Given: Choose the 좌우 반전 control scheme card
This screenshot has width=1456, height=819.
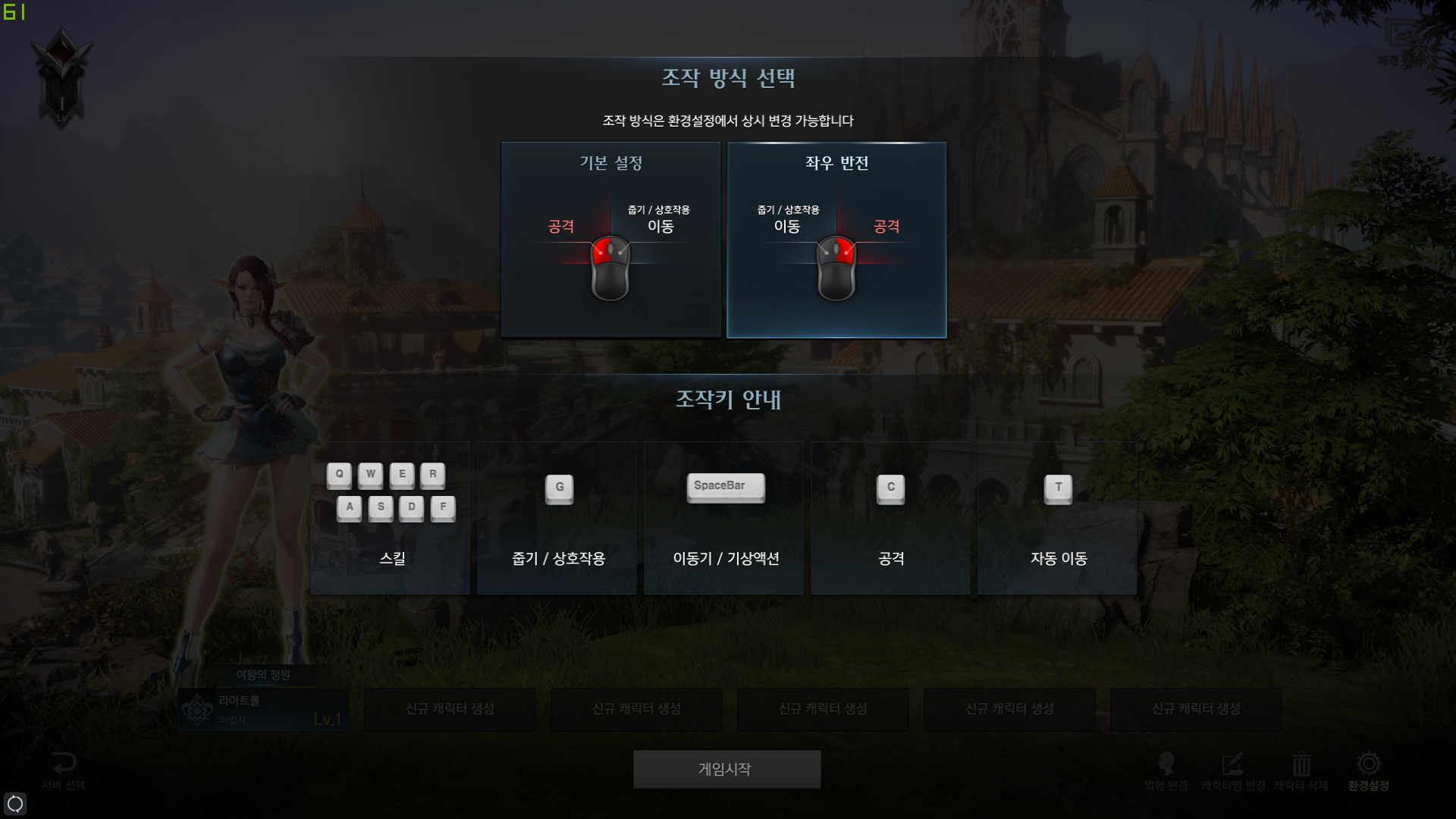Looking at the screenshot, I should (836, 240).
